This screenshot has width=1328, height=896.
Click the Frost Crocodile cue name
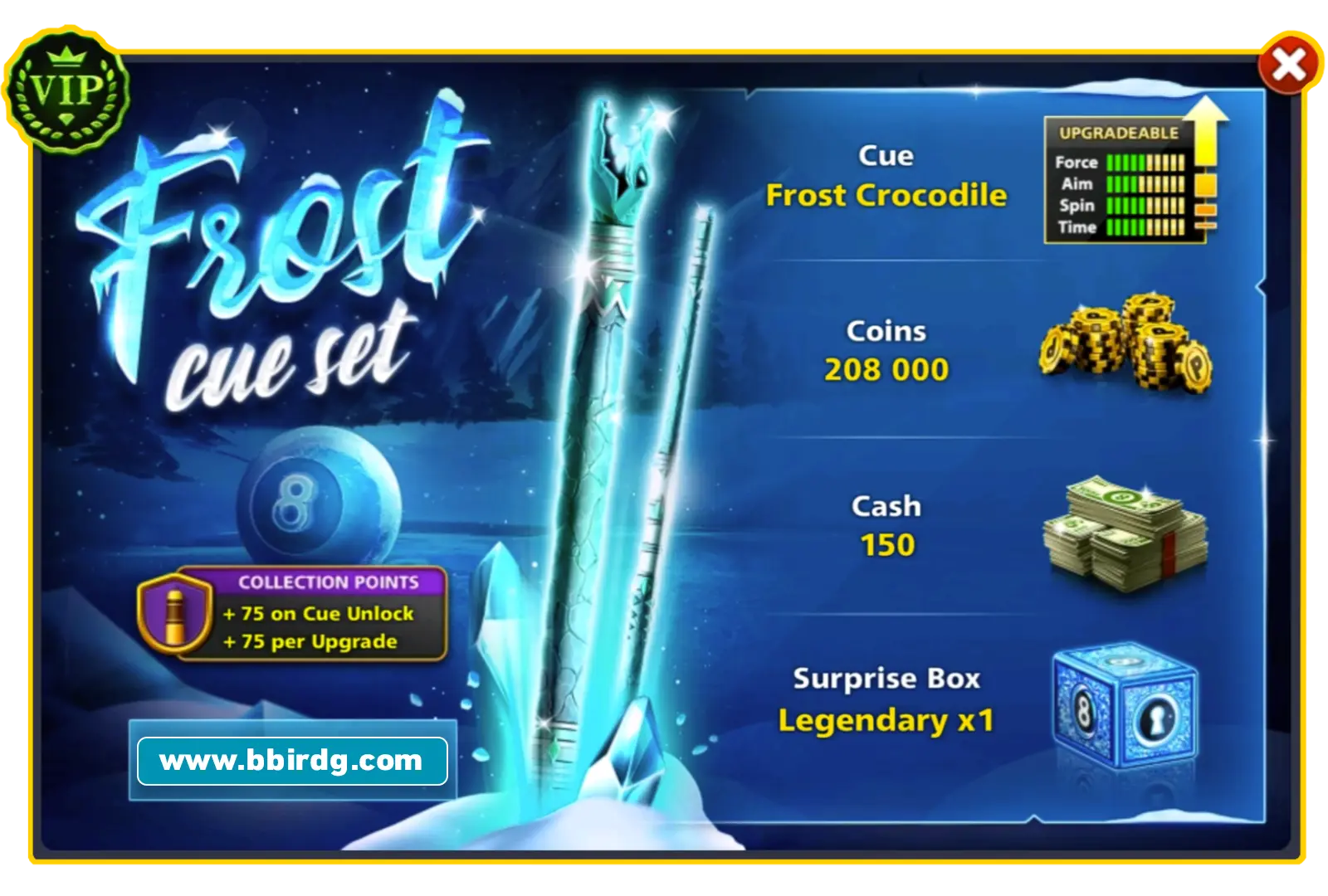(x=888, y=196)
